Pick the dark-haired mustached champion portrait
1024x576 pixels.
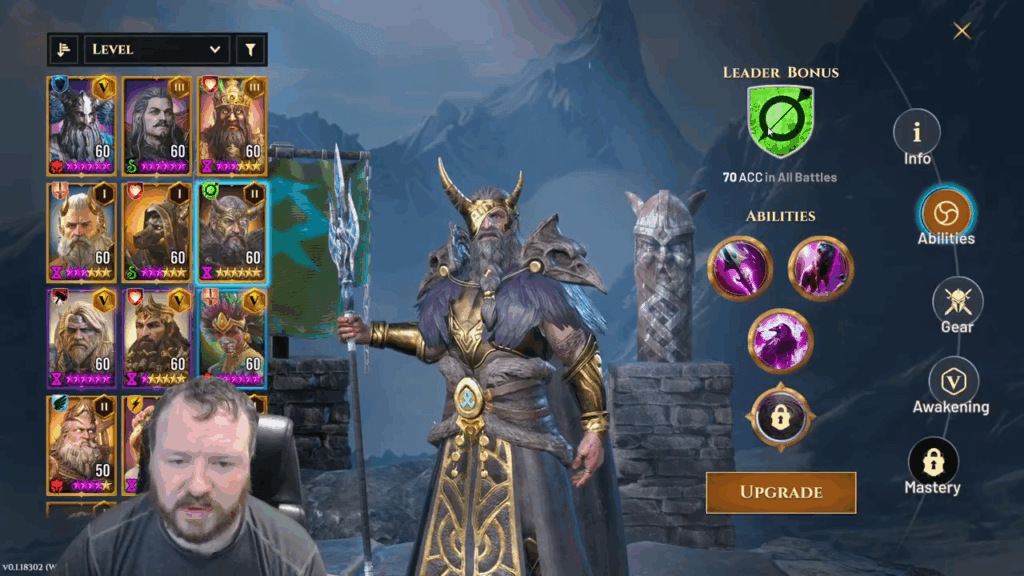(157, 125)
